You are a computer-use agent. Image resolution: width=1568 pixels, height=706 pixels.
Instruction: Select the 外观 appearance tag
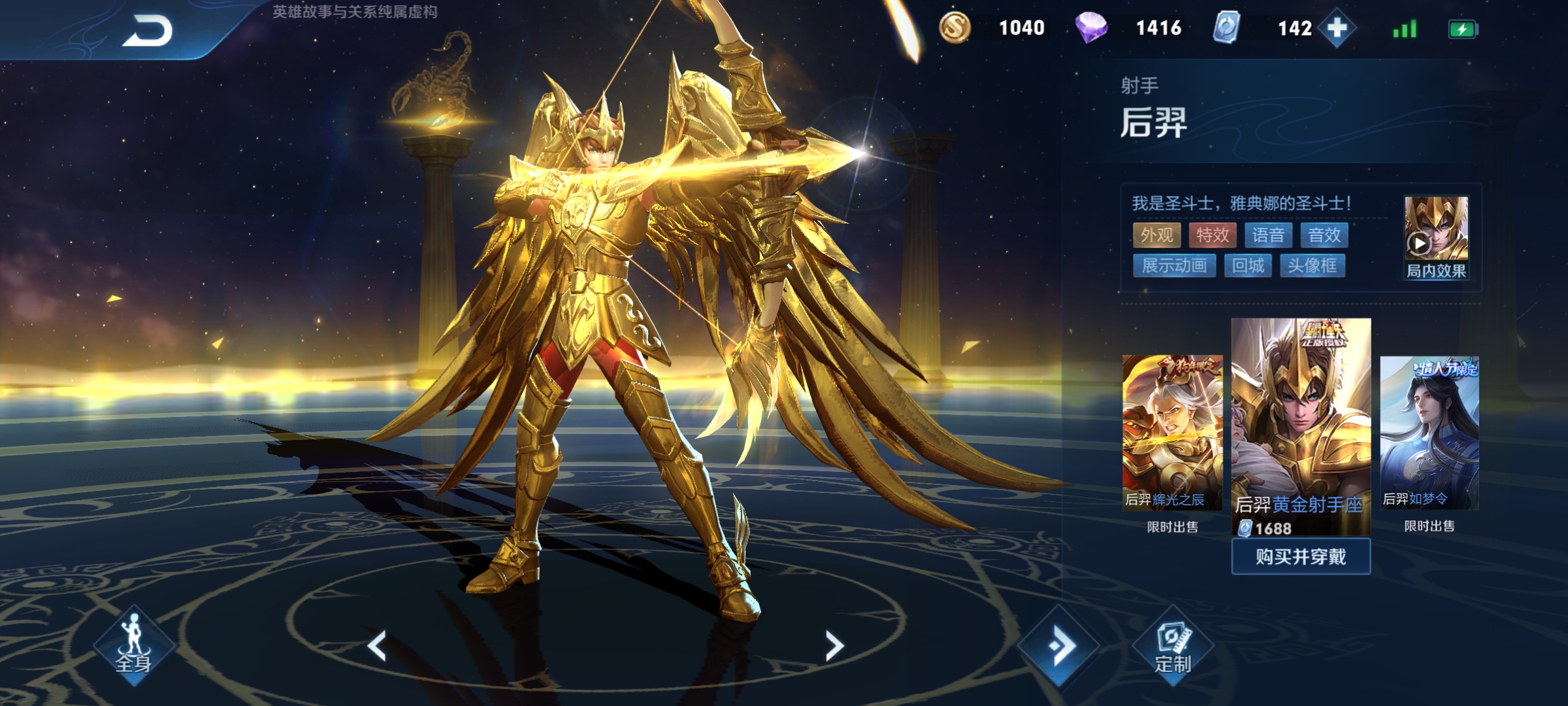coord(1156,235)
